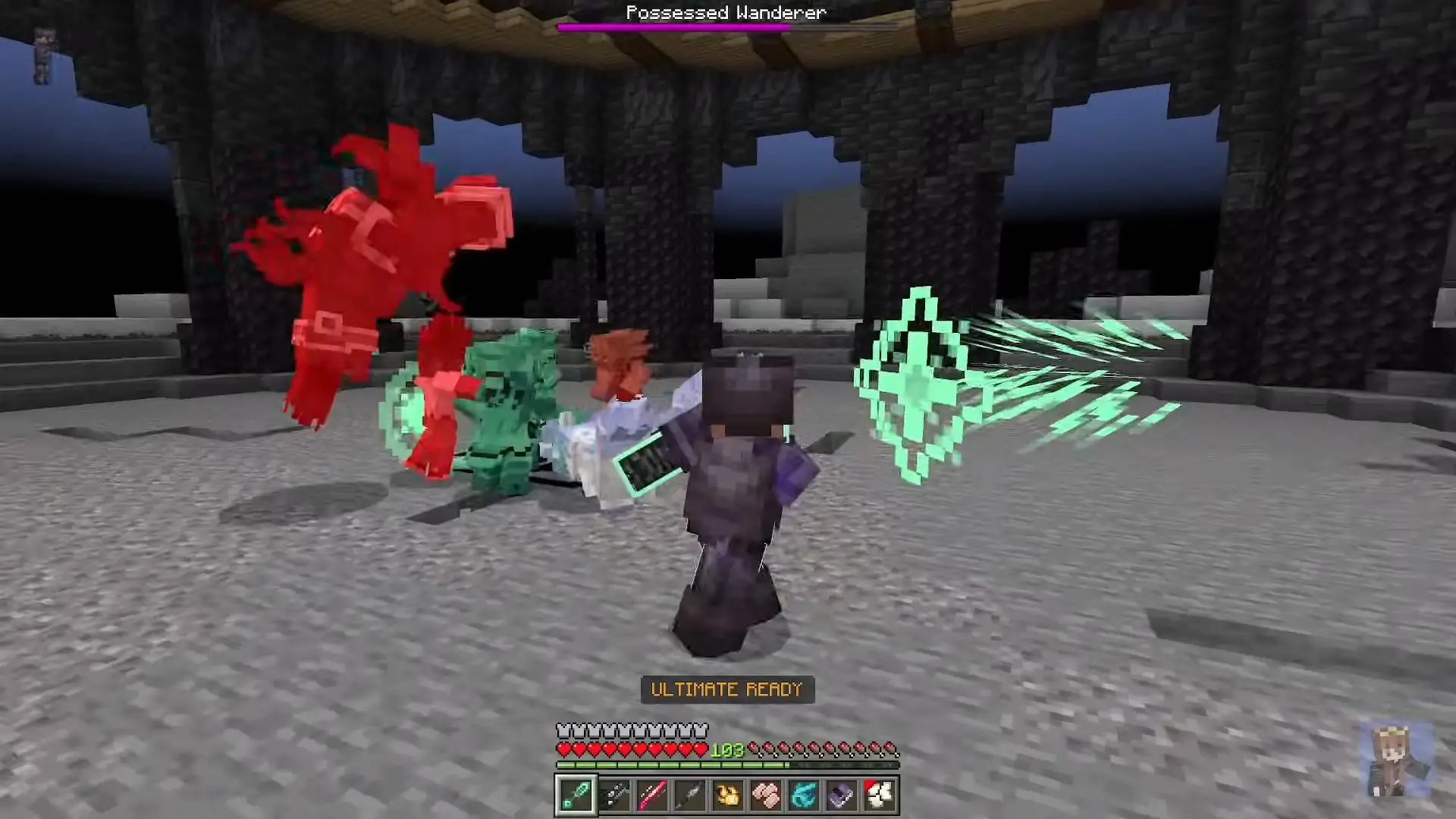Pick the pink raw meat slot
Viewport: 1456px width, 819px height.
(766, 795)
